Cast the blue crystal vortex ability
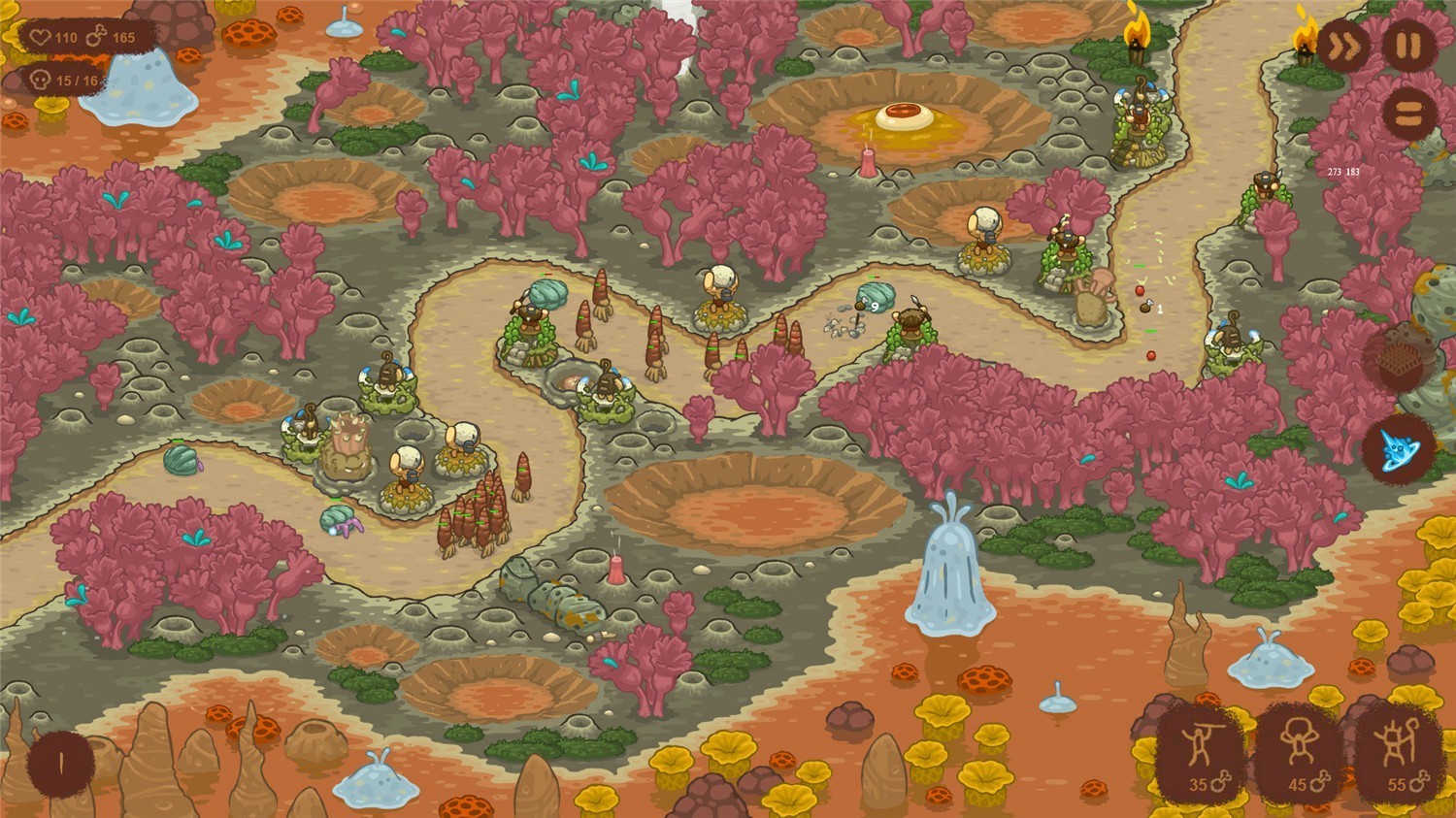The image size is (1456, 818). click(1399, 448)
